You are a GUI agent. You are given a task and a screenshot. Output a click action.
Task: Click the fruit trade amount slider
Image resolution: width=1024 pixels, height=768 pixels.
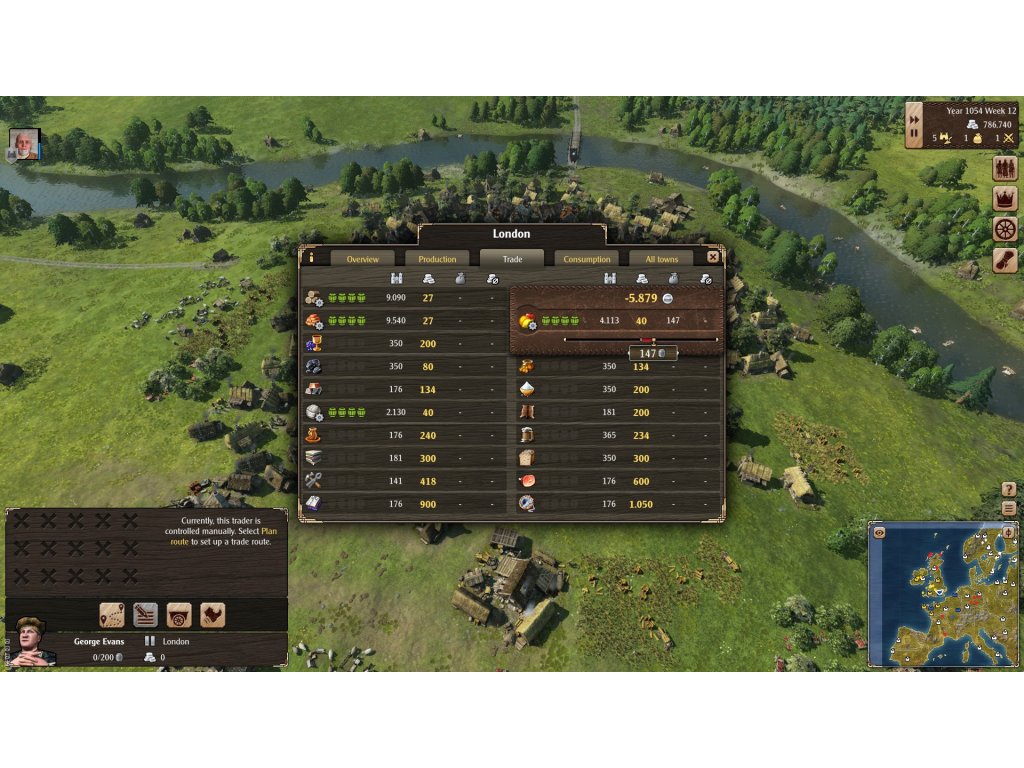pos(640,340)
